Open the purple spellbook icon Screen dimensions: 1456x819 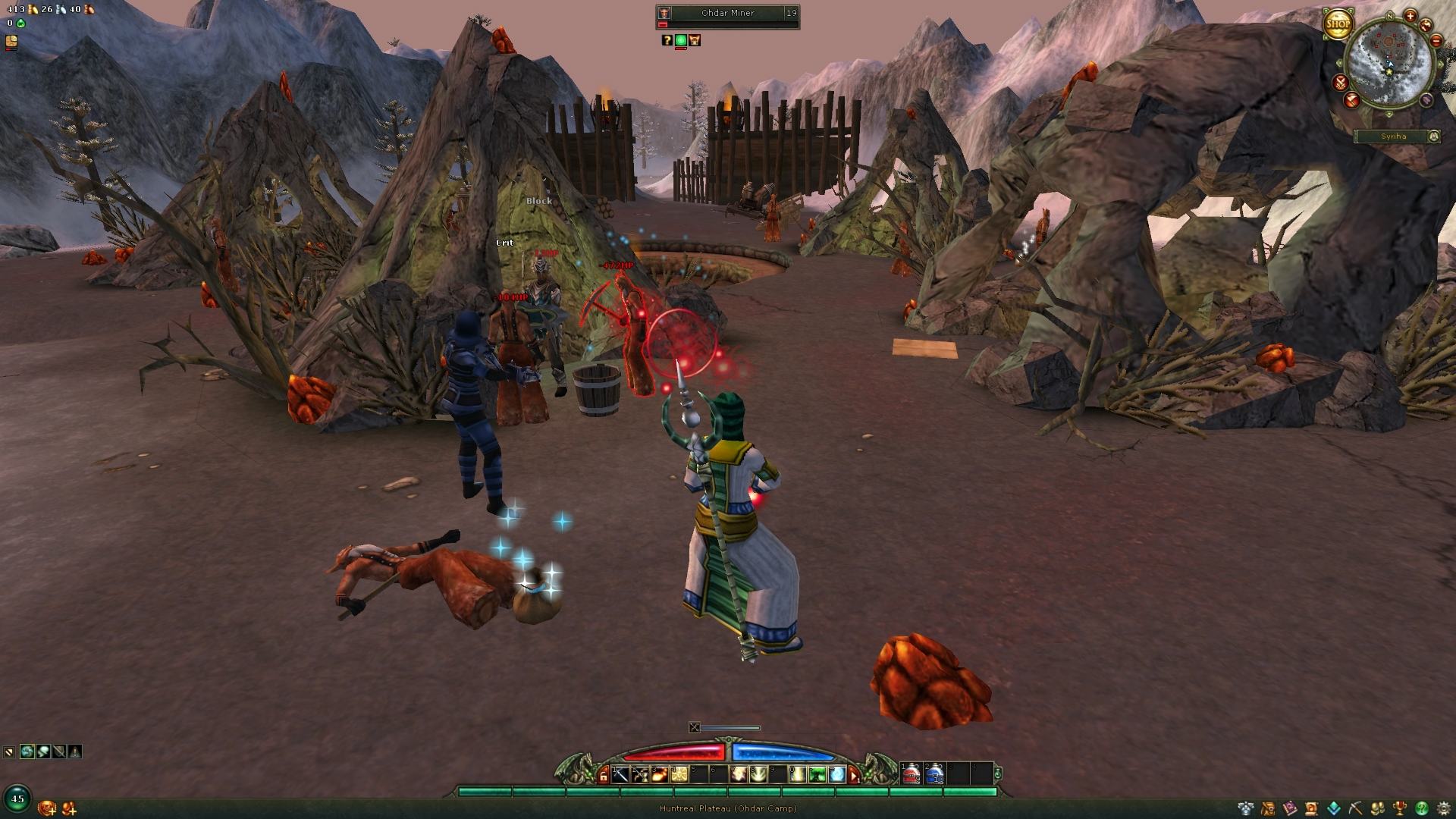click(x=1289, y=808)
